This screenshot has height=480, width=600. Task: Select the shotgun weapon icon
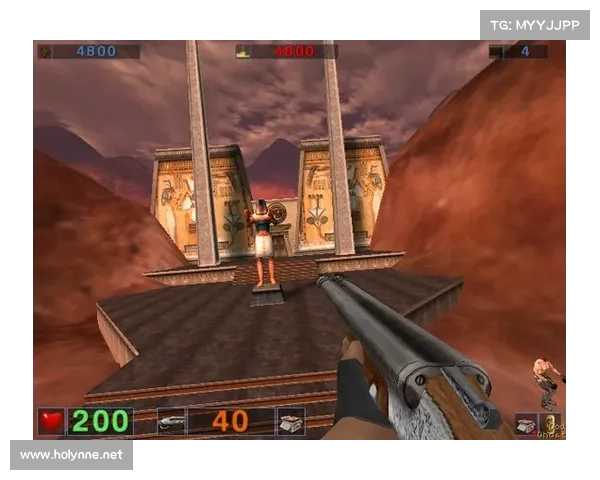click(171, 421)
